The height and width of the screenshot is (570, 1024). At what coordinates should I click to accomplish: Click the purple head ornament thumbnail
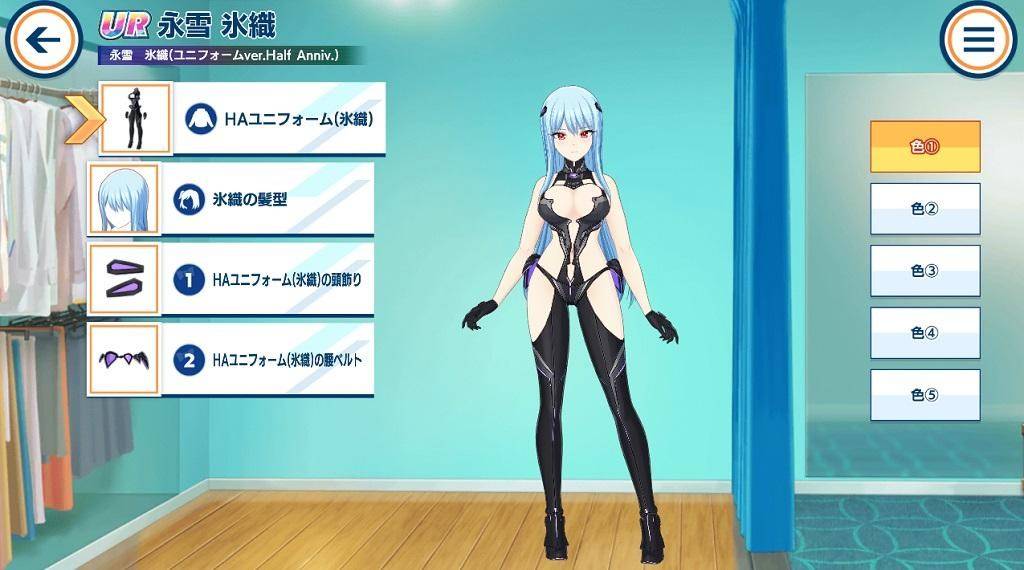[x=124, y=279]
